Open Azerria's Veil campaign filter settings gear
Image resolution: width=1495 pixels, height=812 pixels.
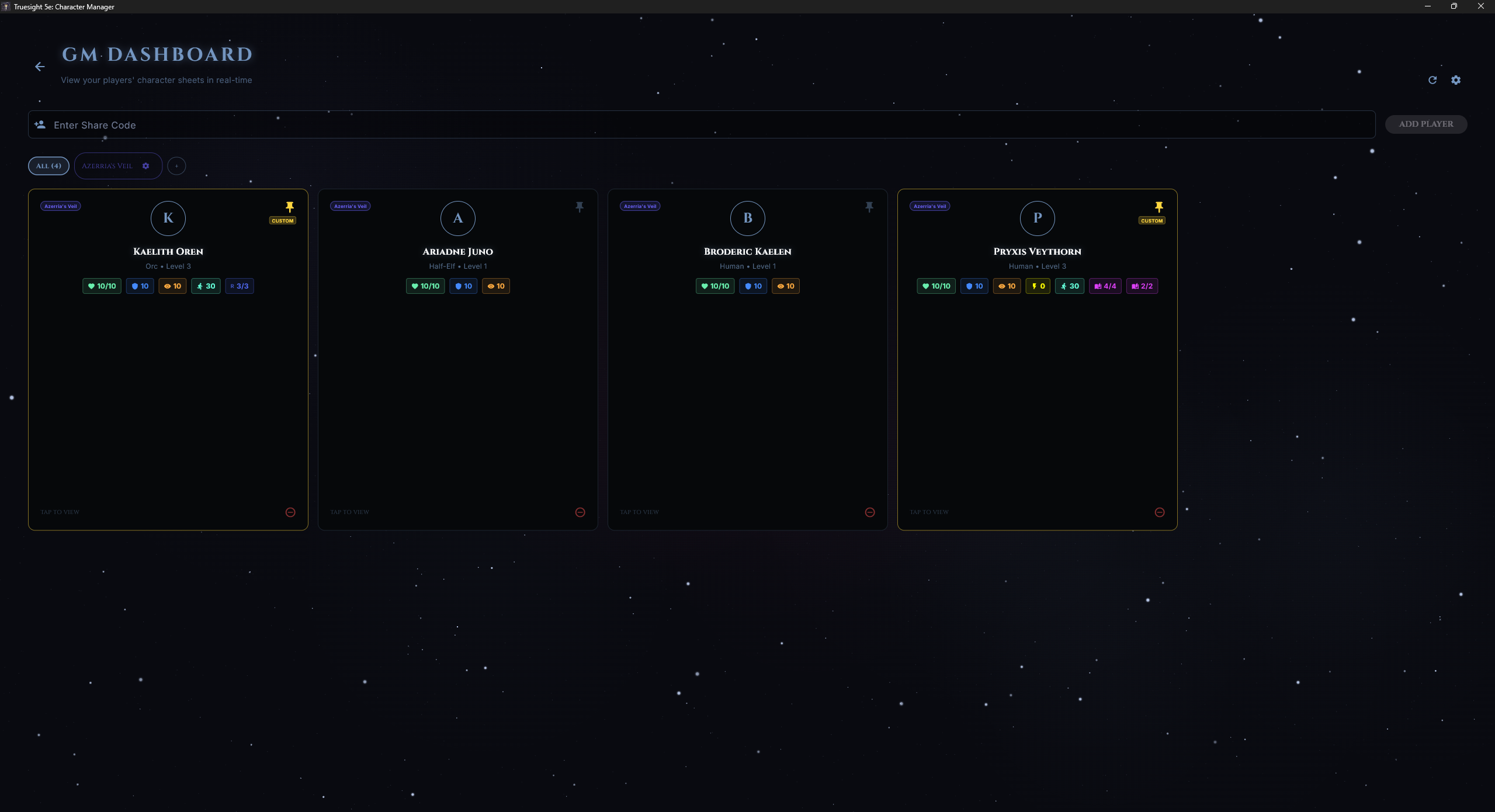click(145, 166)
